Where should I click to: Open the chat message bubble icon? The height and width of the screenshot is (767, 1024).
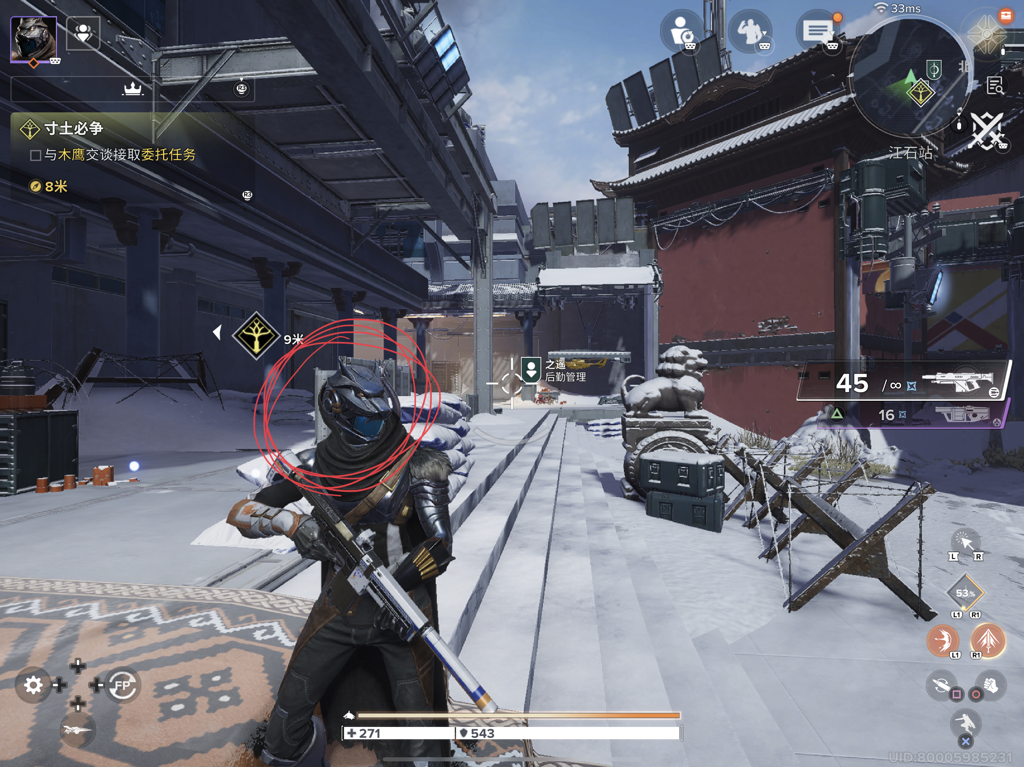(x=816, y=31)
